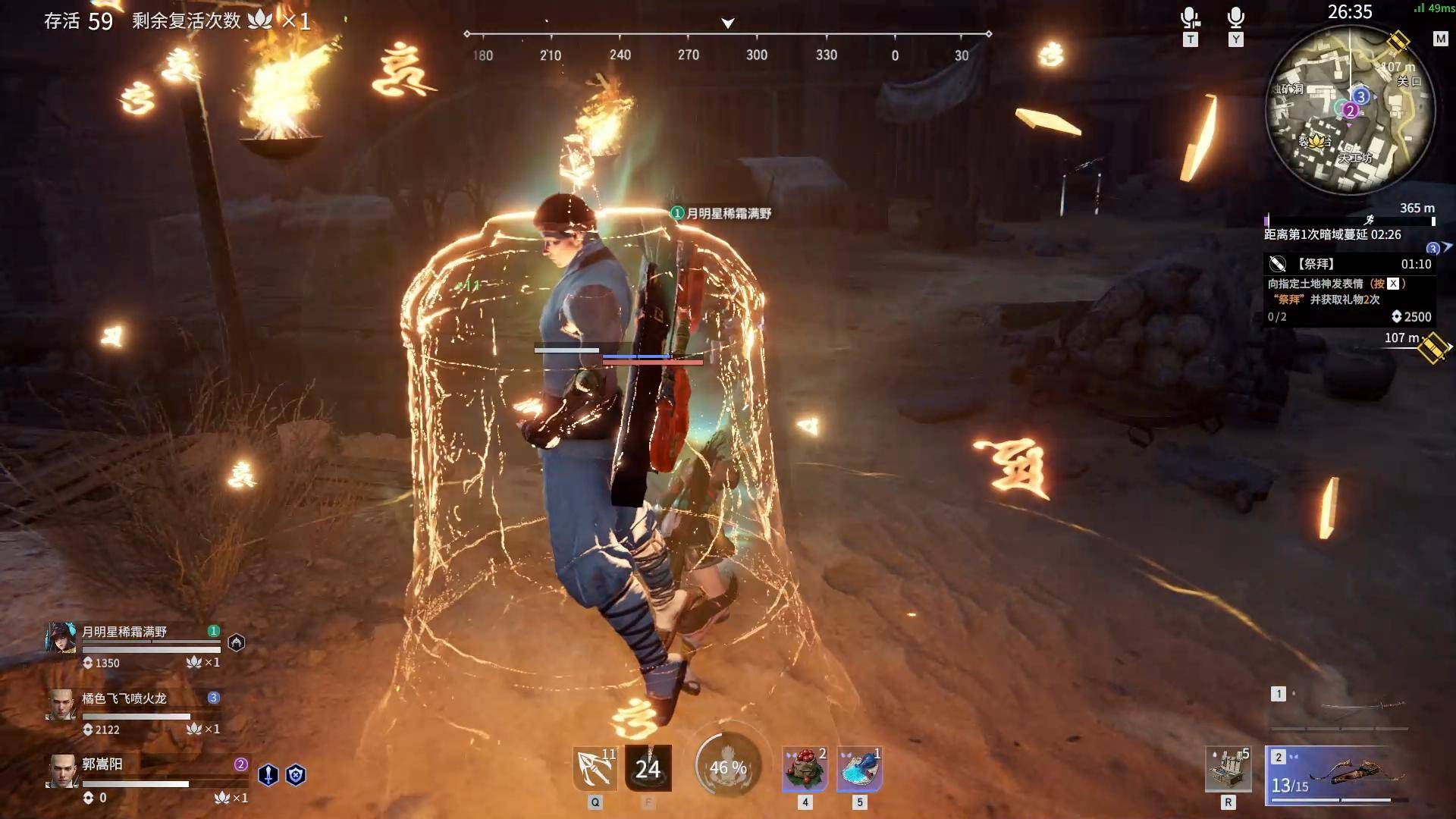Toggle the all-voice microphone icon
Image resolution: width=1456 pixels, height=819 pixels.
coord(1236,18)
